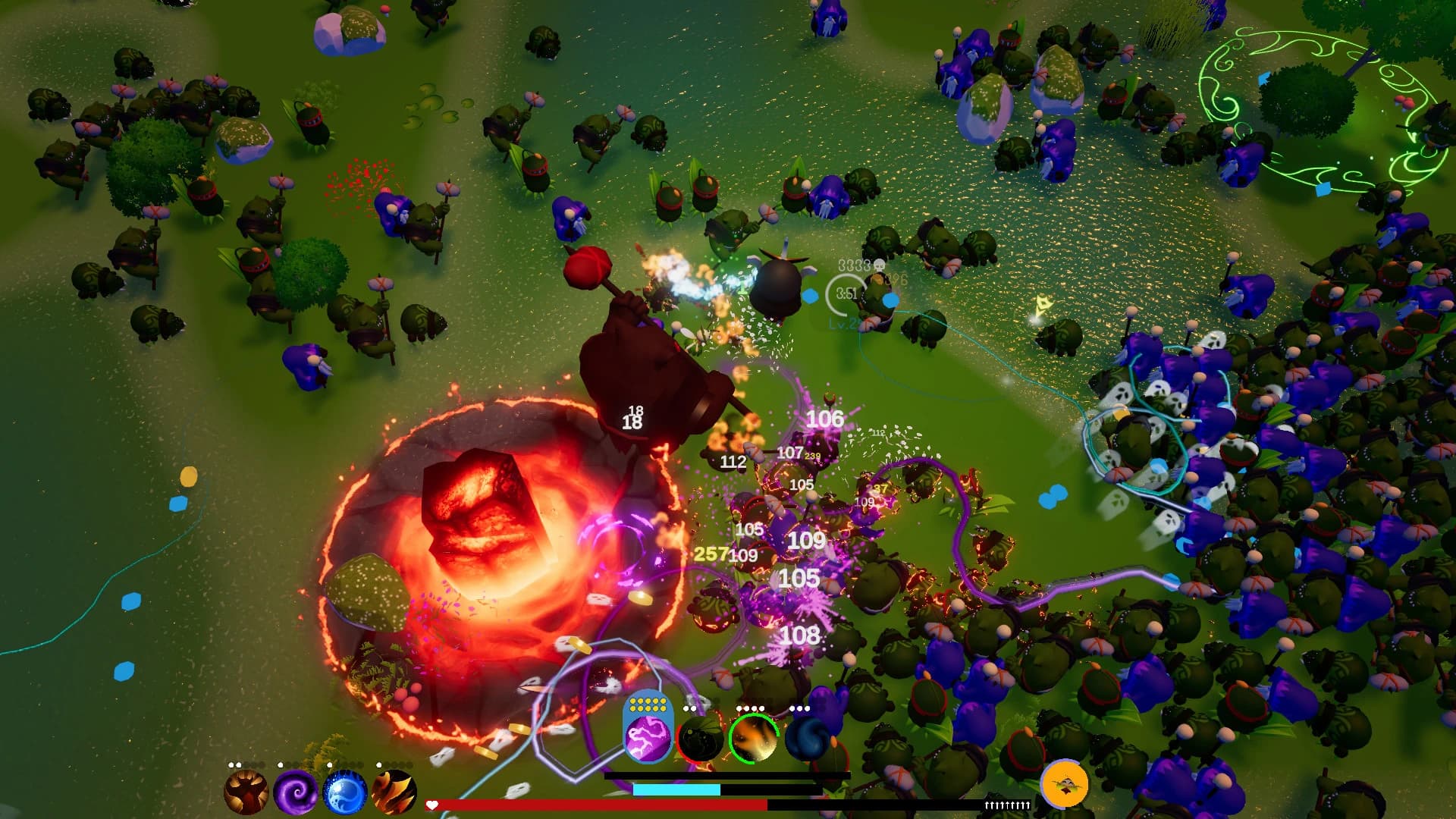
Task: Click the white heart icon beside the health bar
Action: click(x=431, y=805)
